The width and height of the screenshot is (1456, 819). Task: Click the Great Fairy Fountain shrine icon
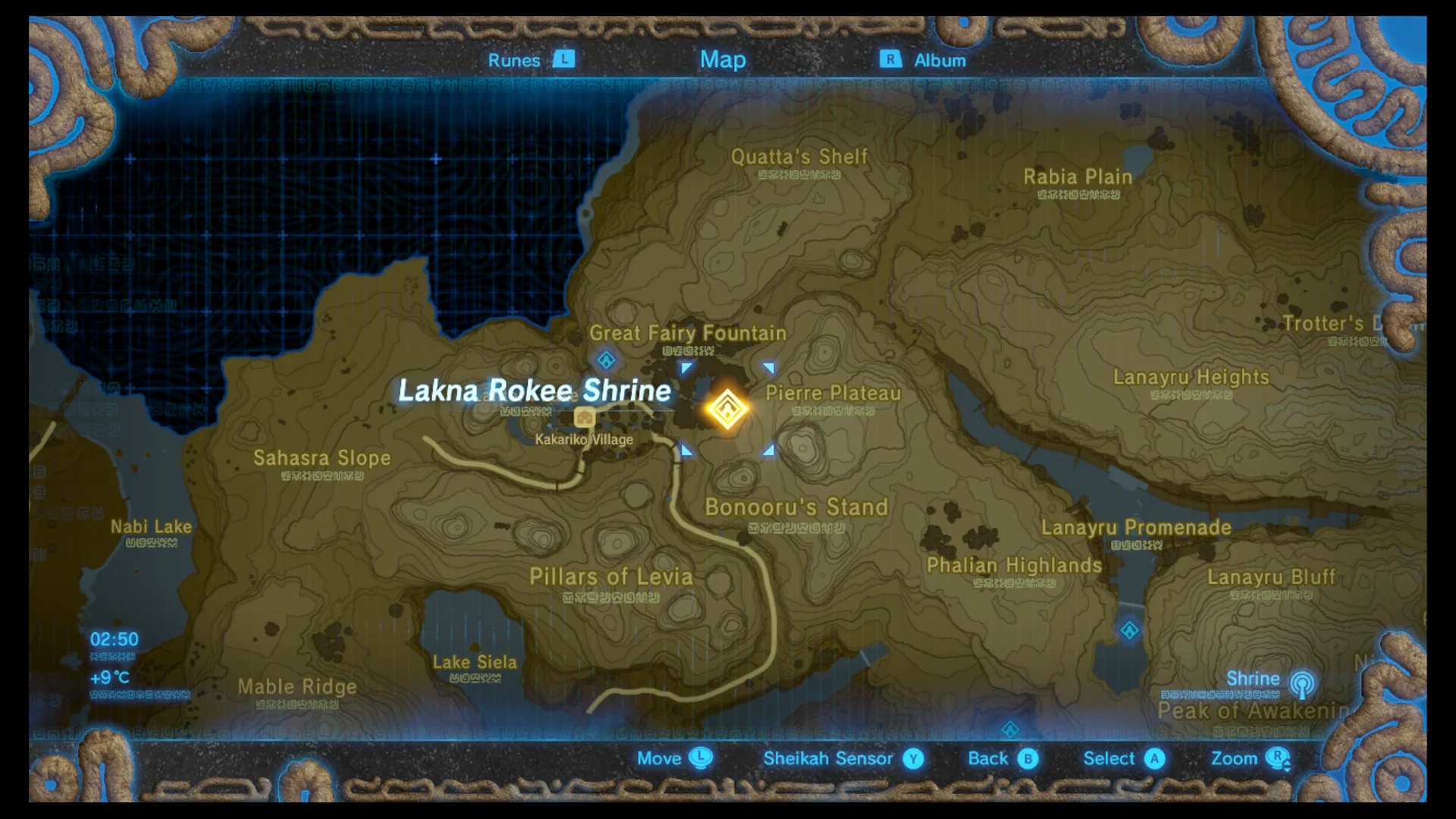(x=604, y=360)
